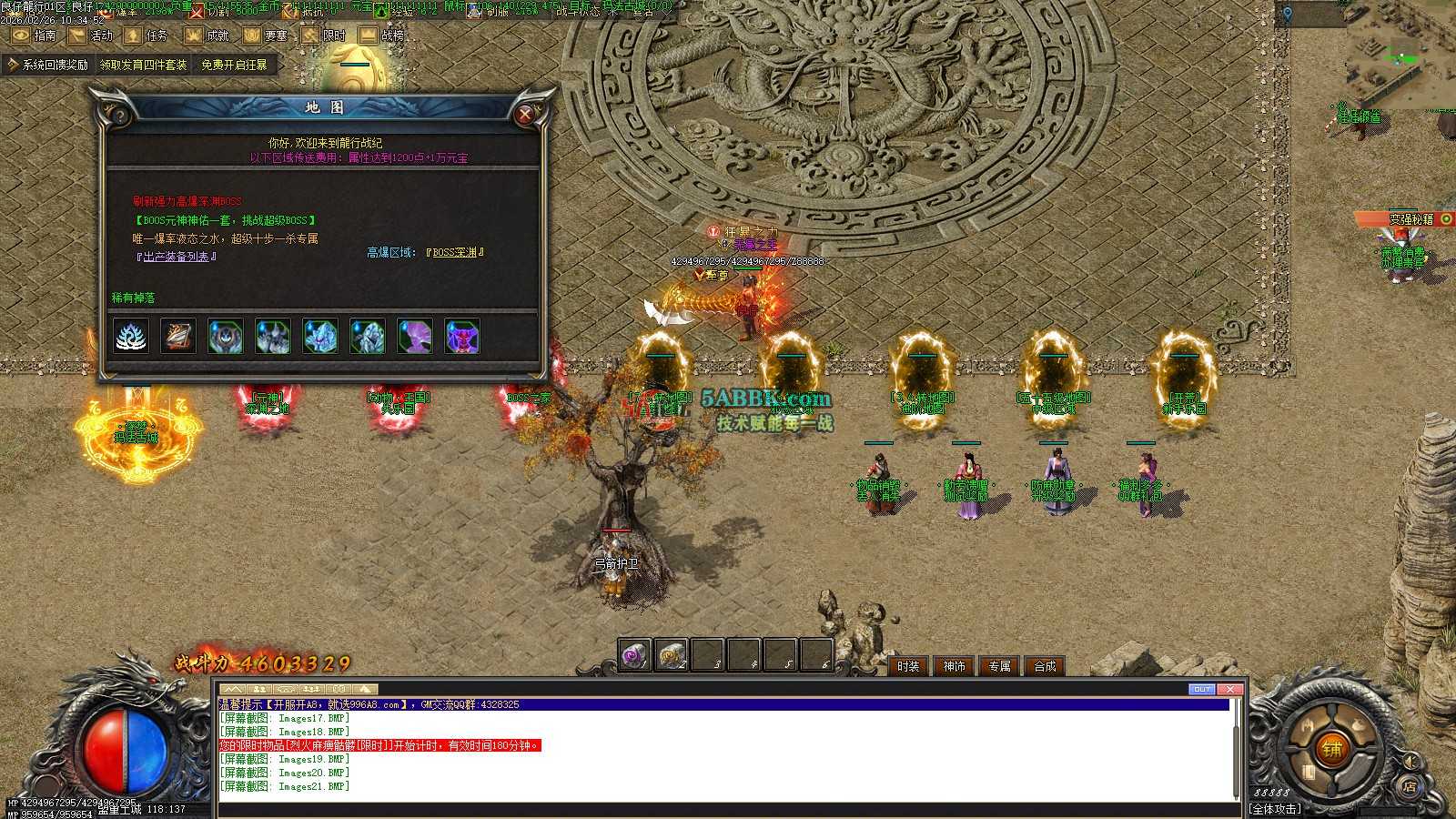Activate 免费开启狂暴 free berserk button
The image size is (1456, 819).
point(234,65)
